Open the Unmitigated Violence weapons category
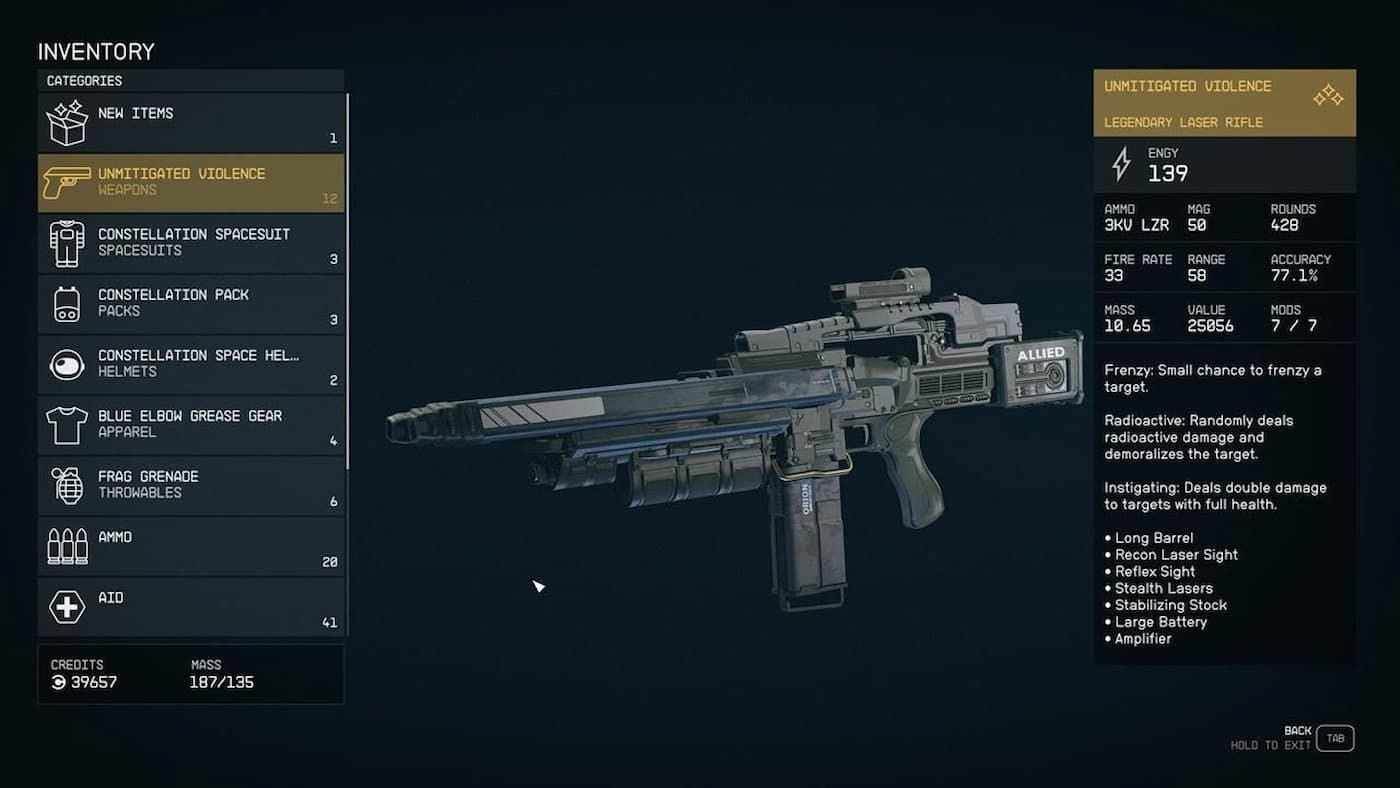Image resolution: width=1400 pixels, height=788 pixels. coord(190,182)
